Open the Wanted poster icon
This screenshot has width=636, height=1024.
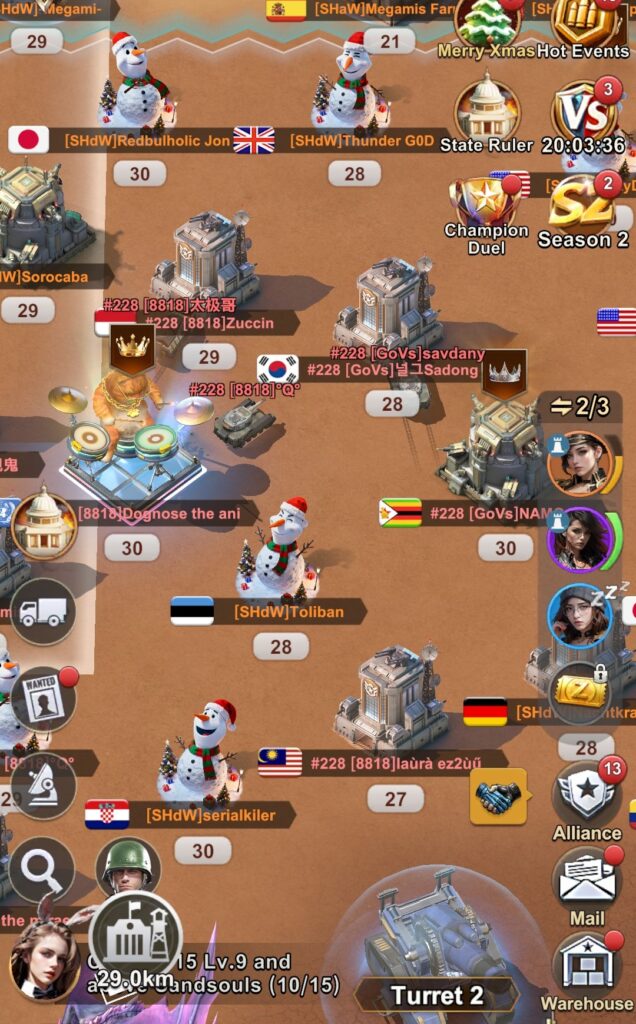(x=42, y=699)
